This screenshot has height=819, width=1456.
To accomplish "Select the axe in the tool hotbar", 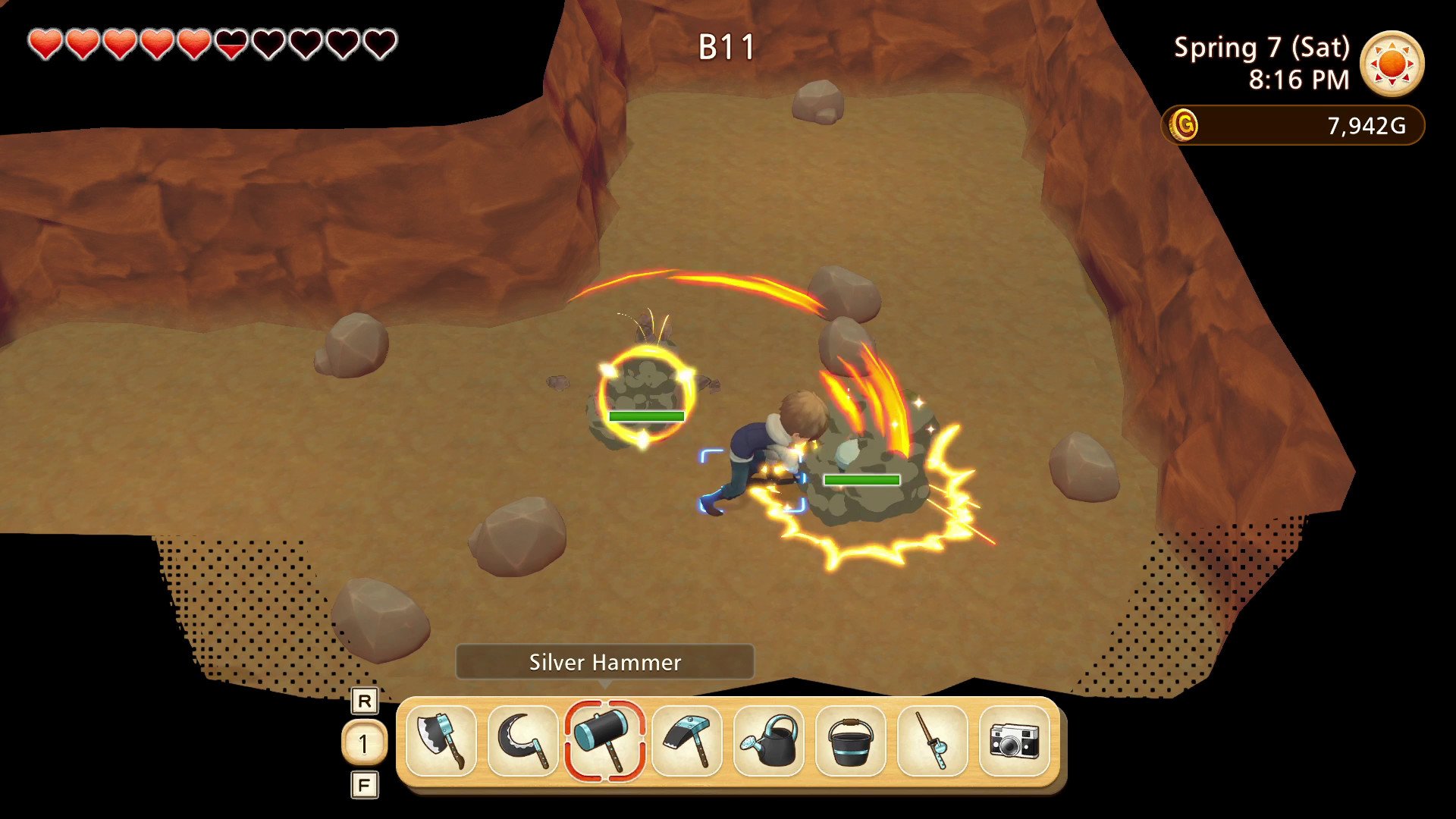I will (441, 741).
